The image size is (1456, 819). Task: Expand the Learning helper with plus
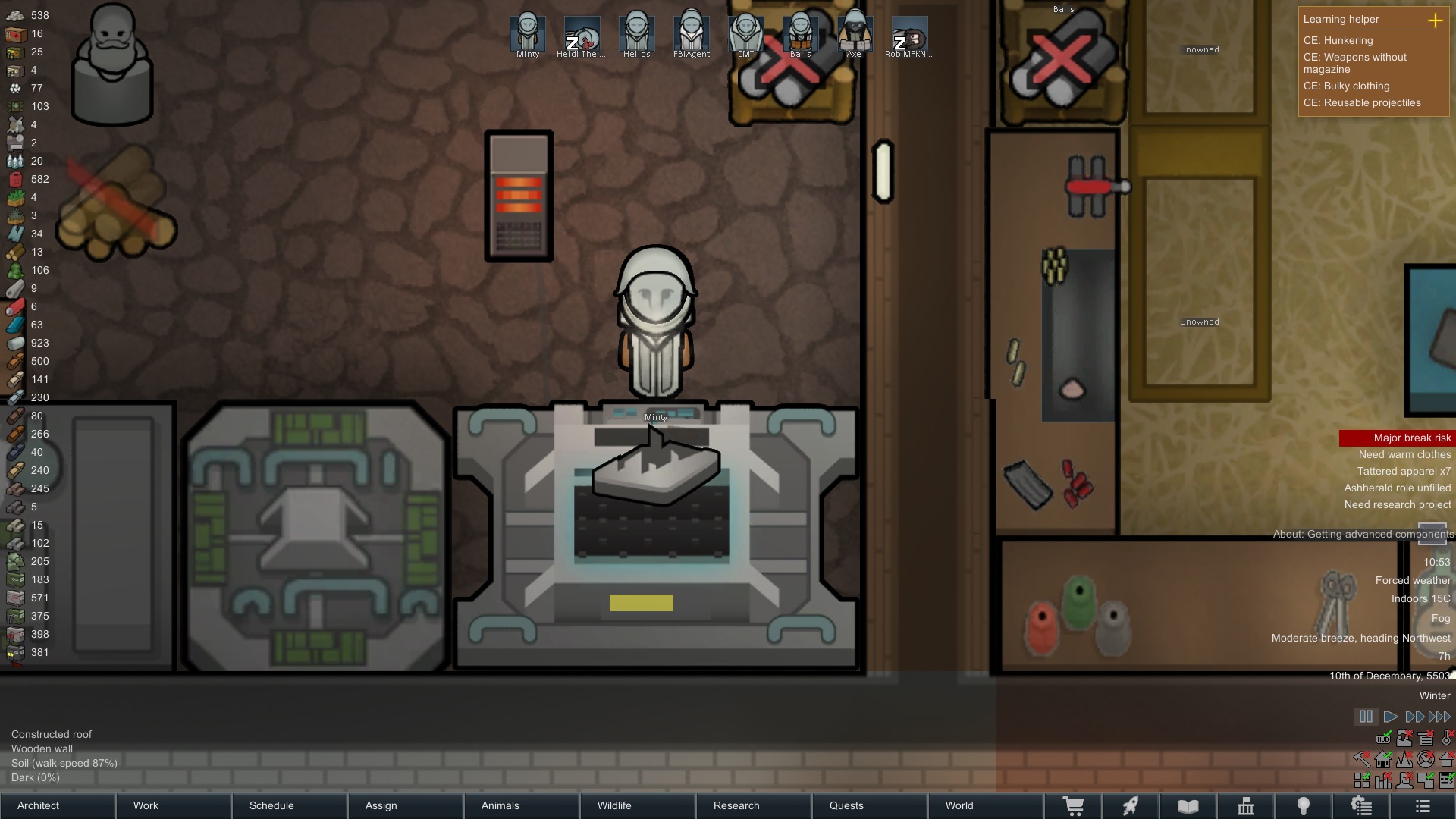tap(1435, 20)
